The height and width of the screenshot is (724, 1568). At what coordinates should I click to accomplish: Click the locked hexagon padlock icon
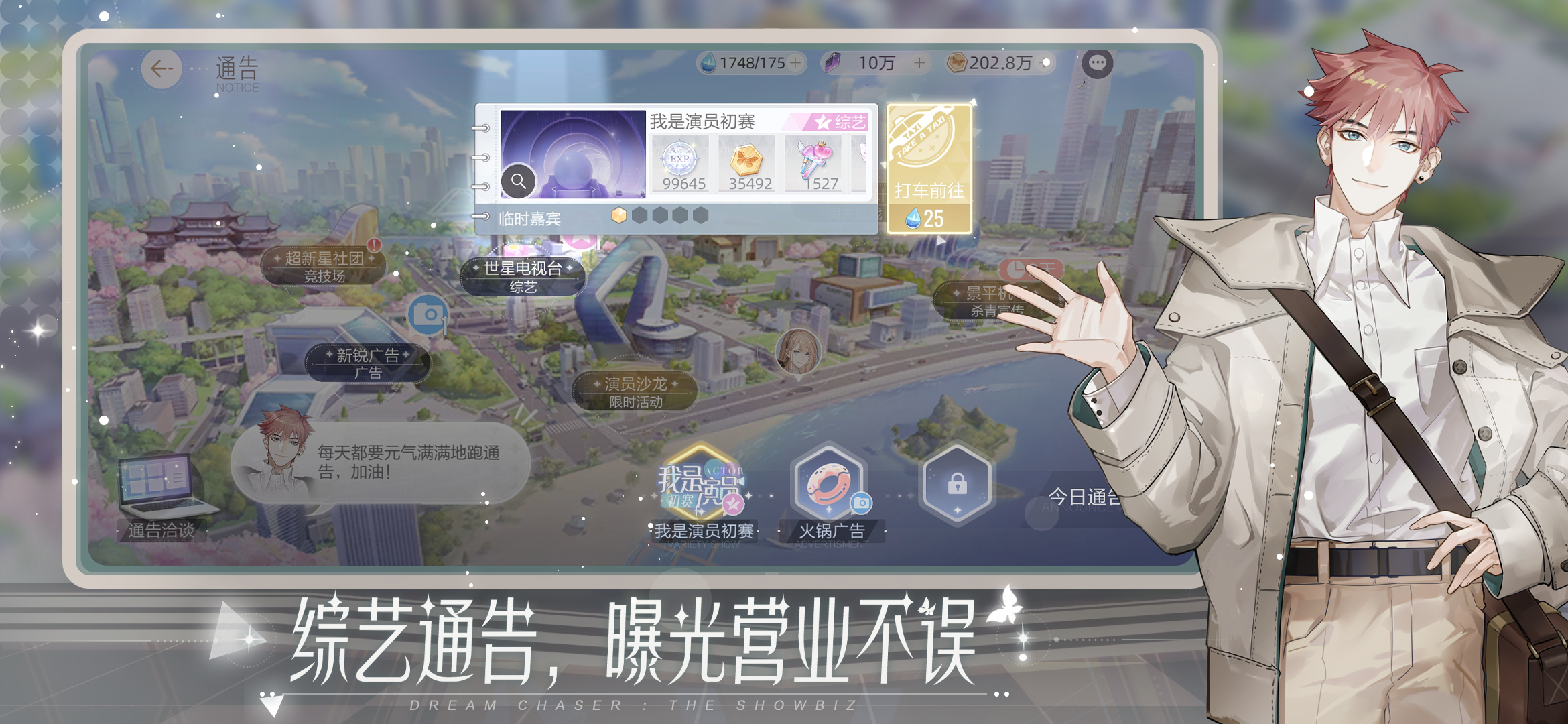click(x=959, y=484)
